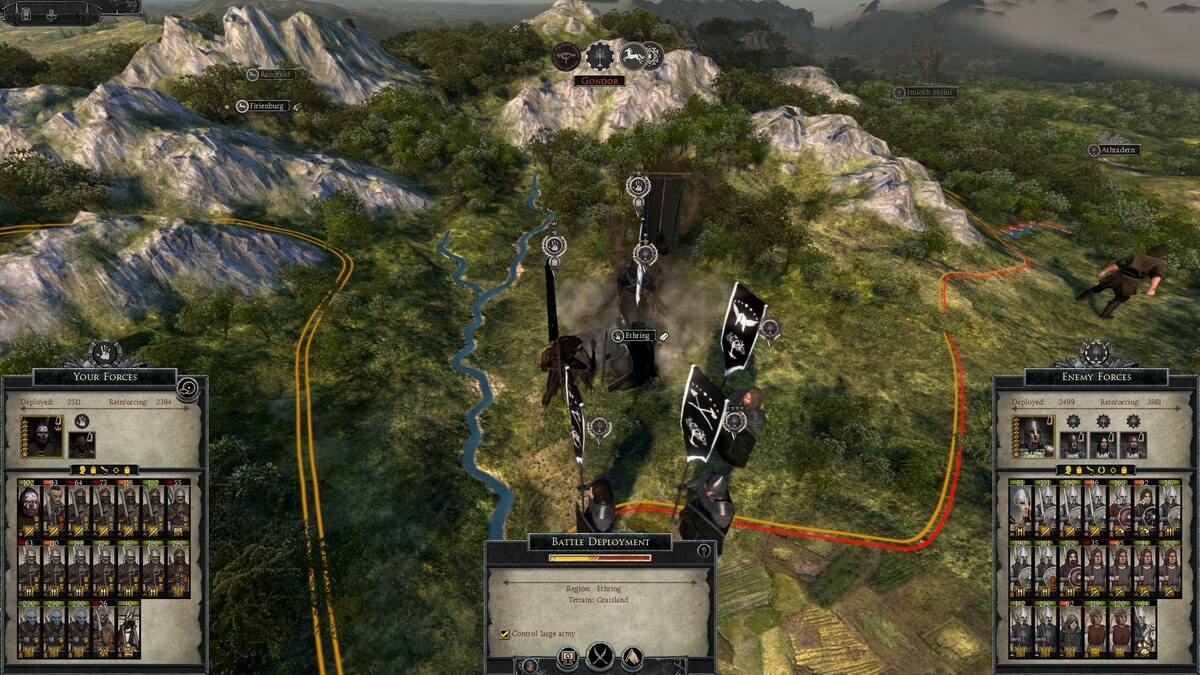
Task: Choose the auto-resolve button with monitor icon
Action: [x=567, y=658]
